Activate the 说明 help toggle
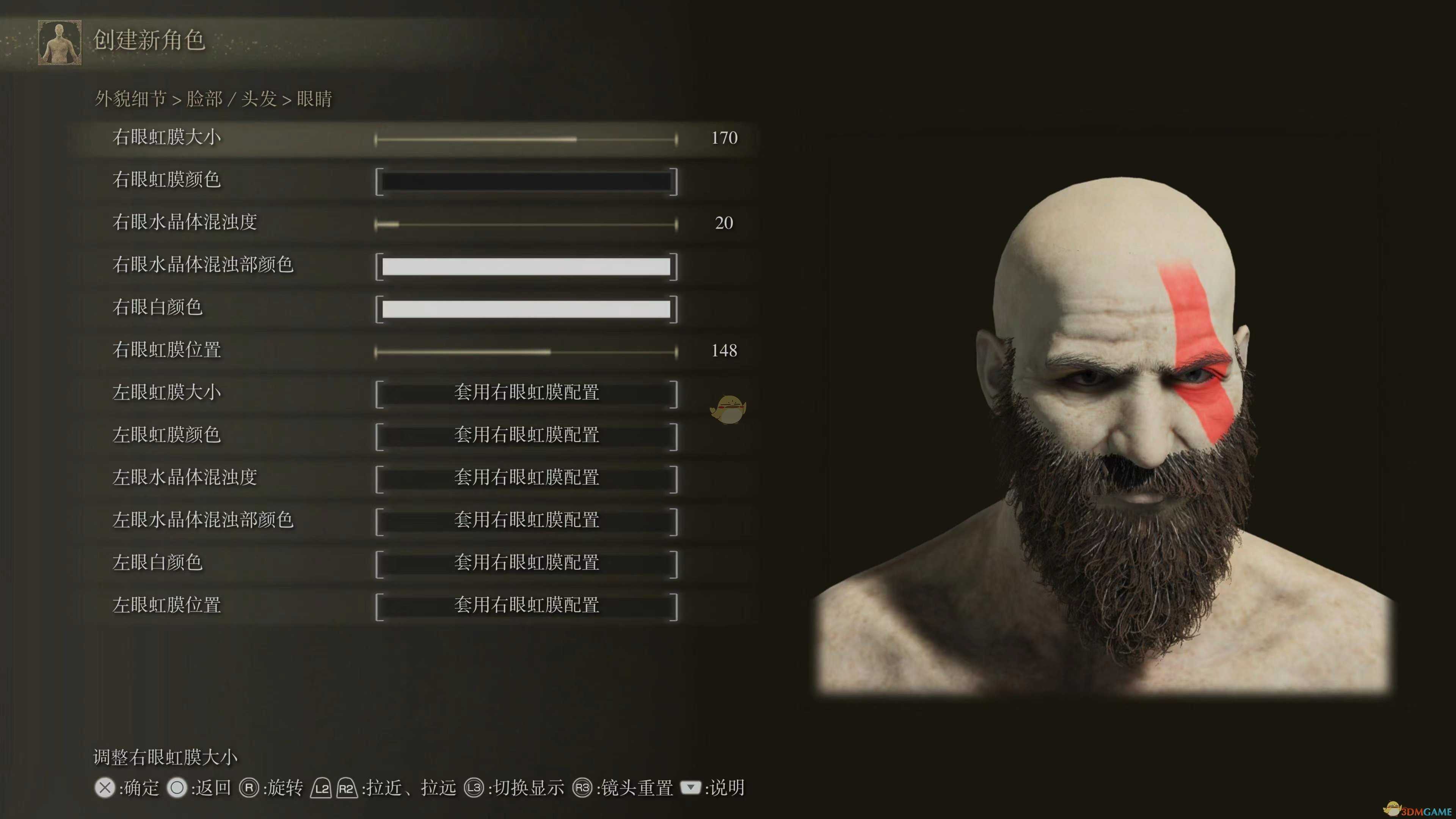This screenshot has width=1456, height=819. point(691,788)
